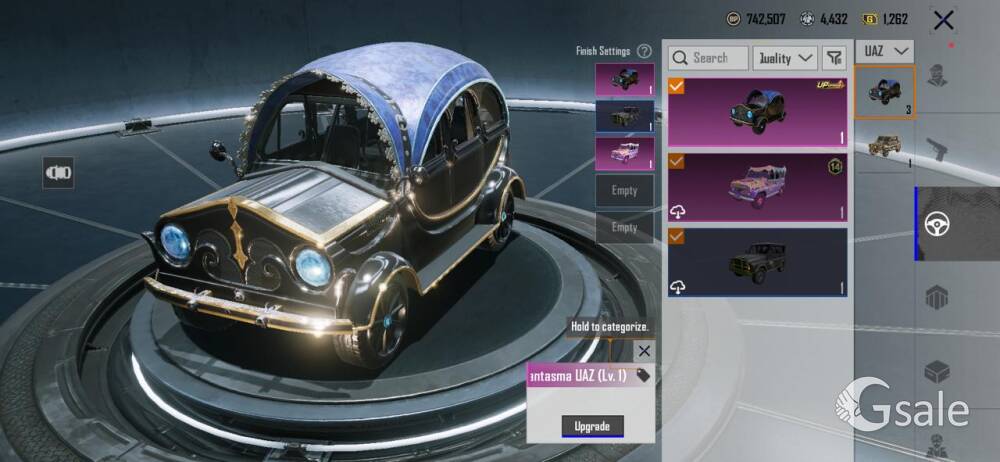Type in the skin Search field
Image resolution: width=1000 pixels, height=462 pixels.
pos(708,58)
